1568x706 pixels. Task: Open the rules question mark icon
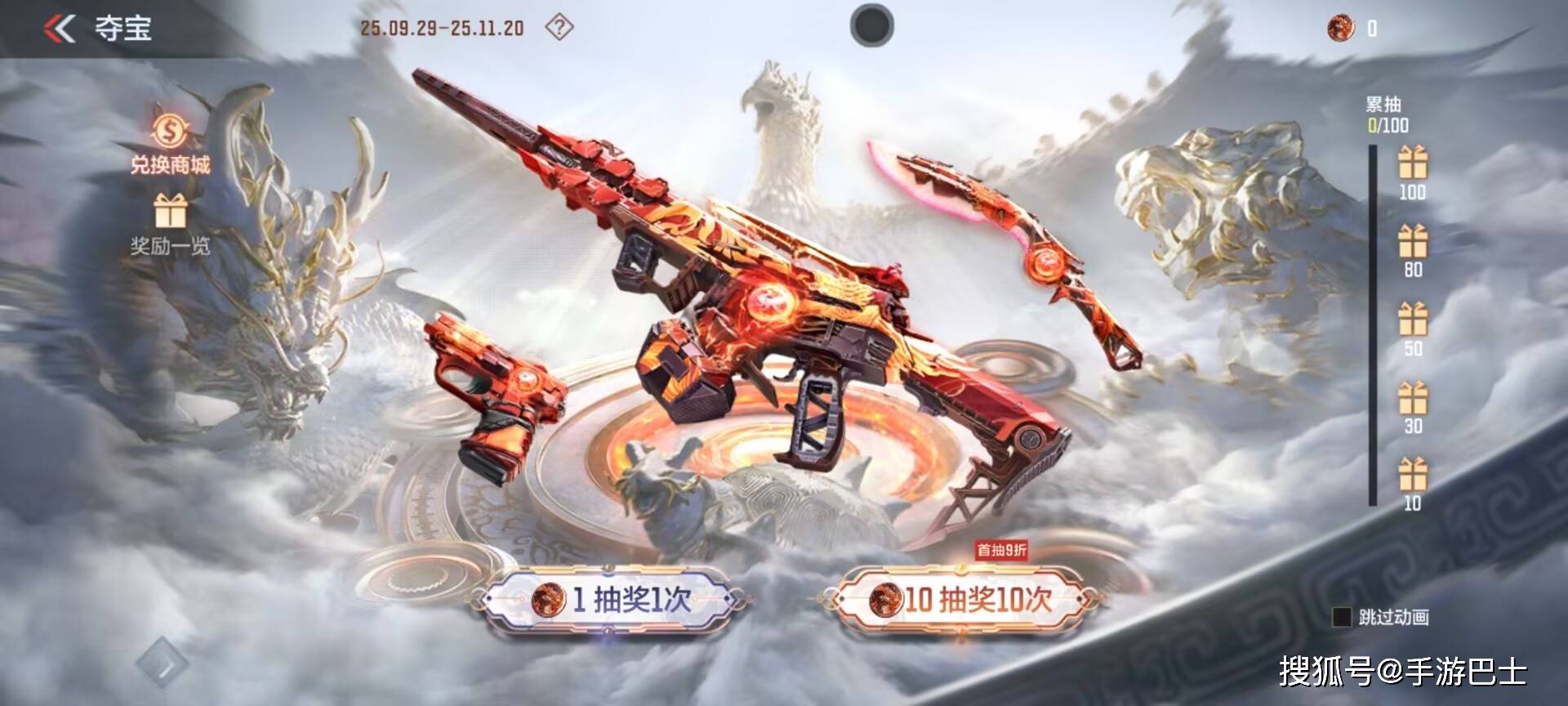point(559,28)
